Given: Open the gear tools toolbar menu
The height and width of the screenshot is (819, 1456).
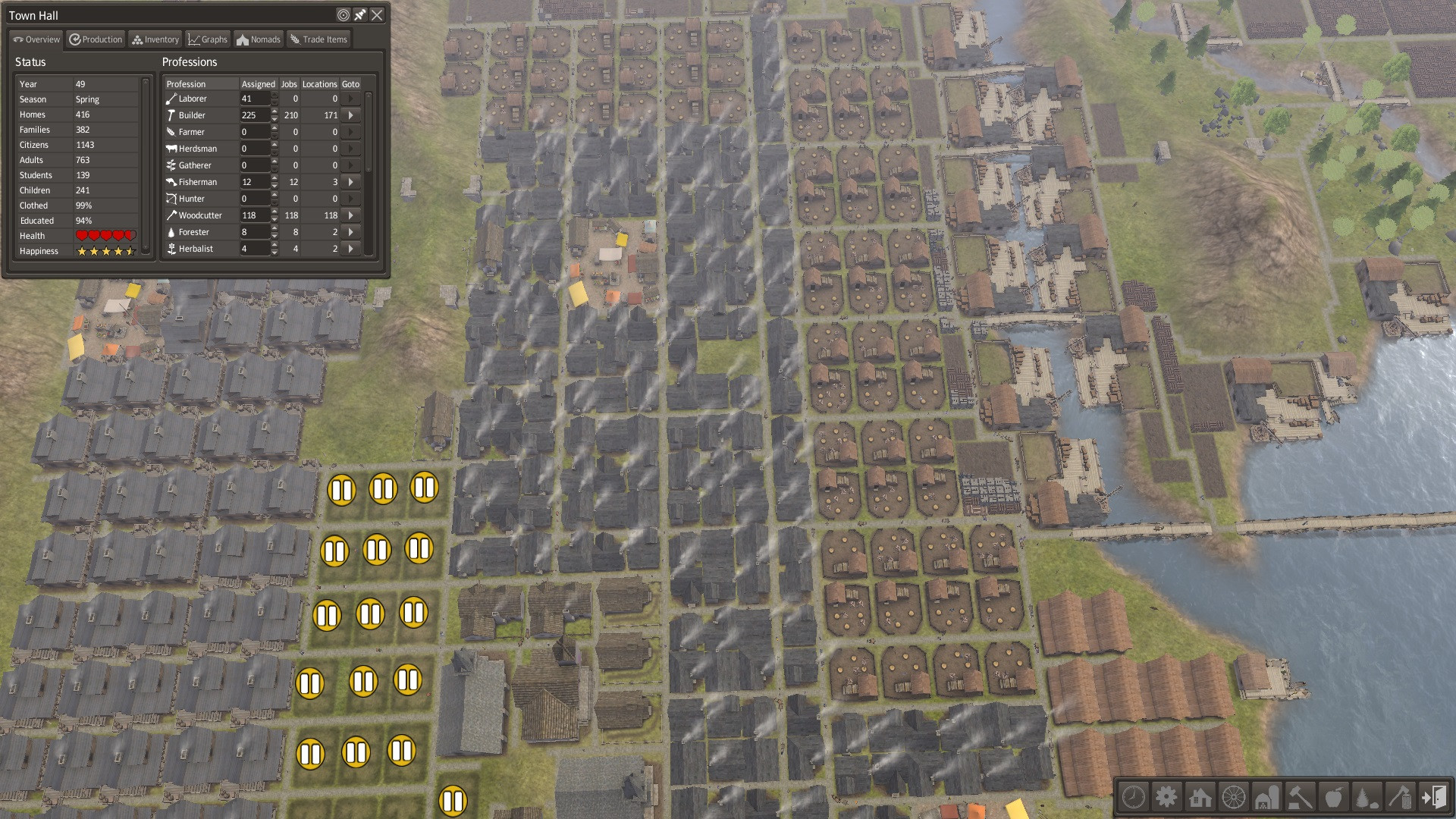Looking at the screenshot, I should (x=1166, y=797).
